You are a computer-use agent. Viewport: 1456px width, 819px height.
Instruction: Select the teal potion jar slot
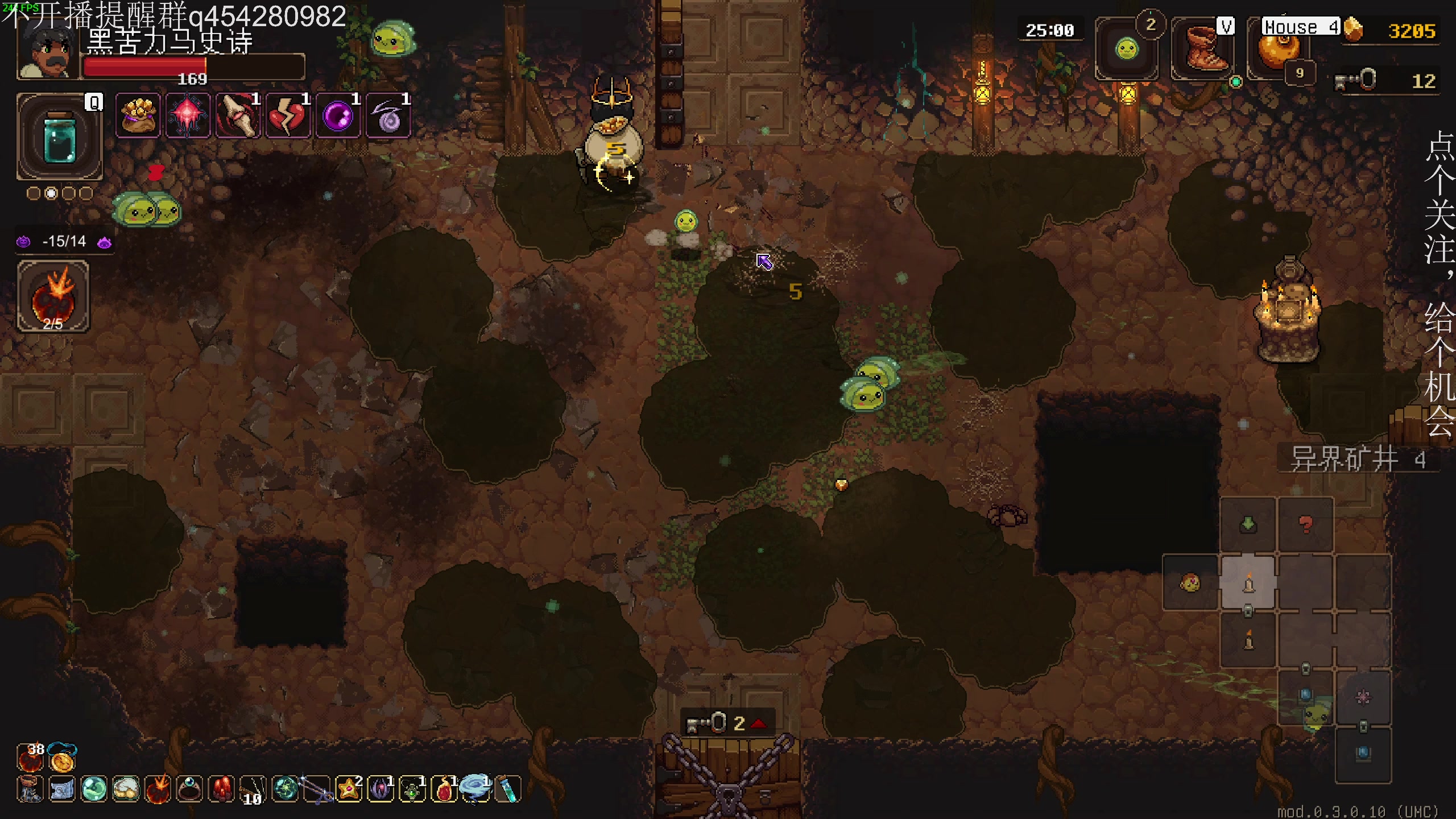tap(60, 136)
